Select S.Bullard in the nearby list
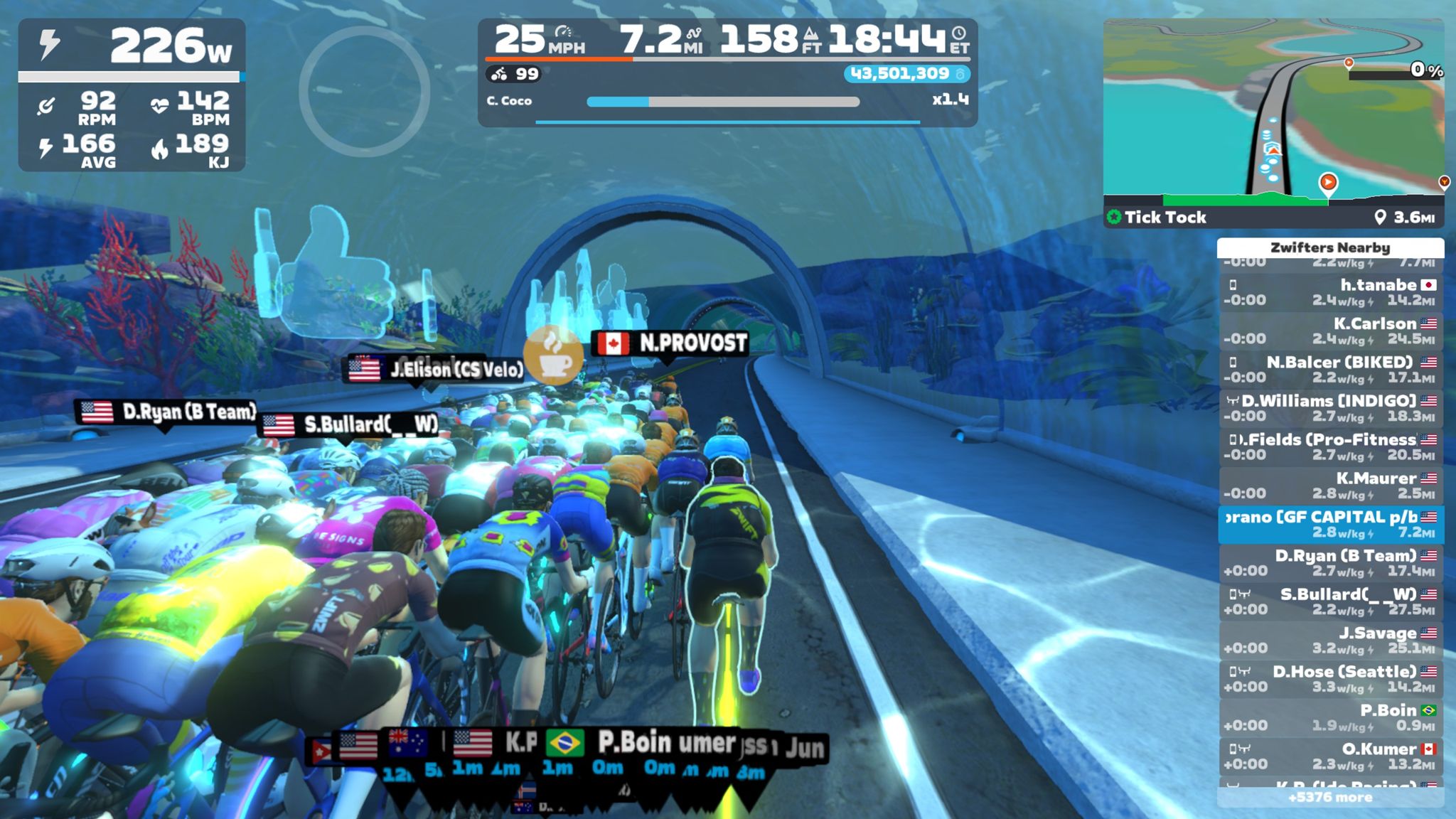This screenshot has width=1456, height=819. [1330, 601]
